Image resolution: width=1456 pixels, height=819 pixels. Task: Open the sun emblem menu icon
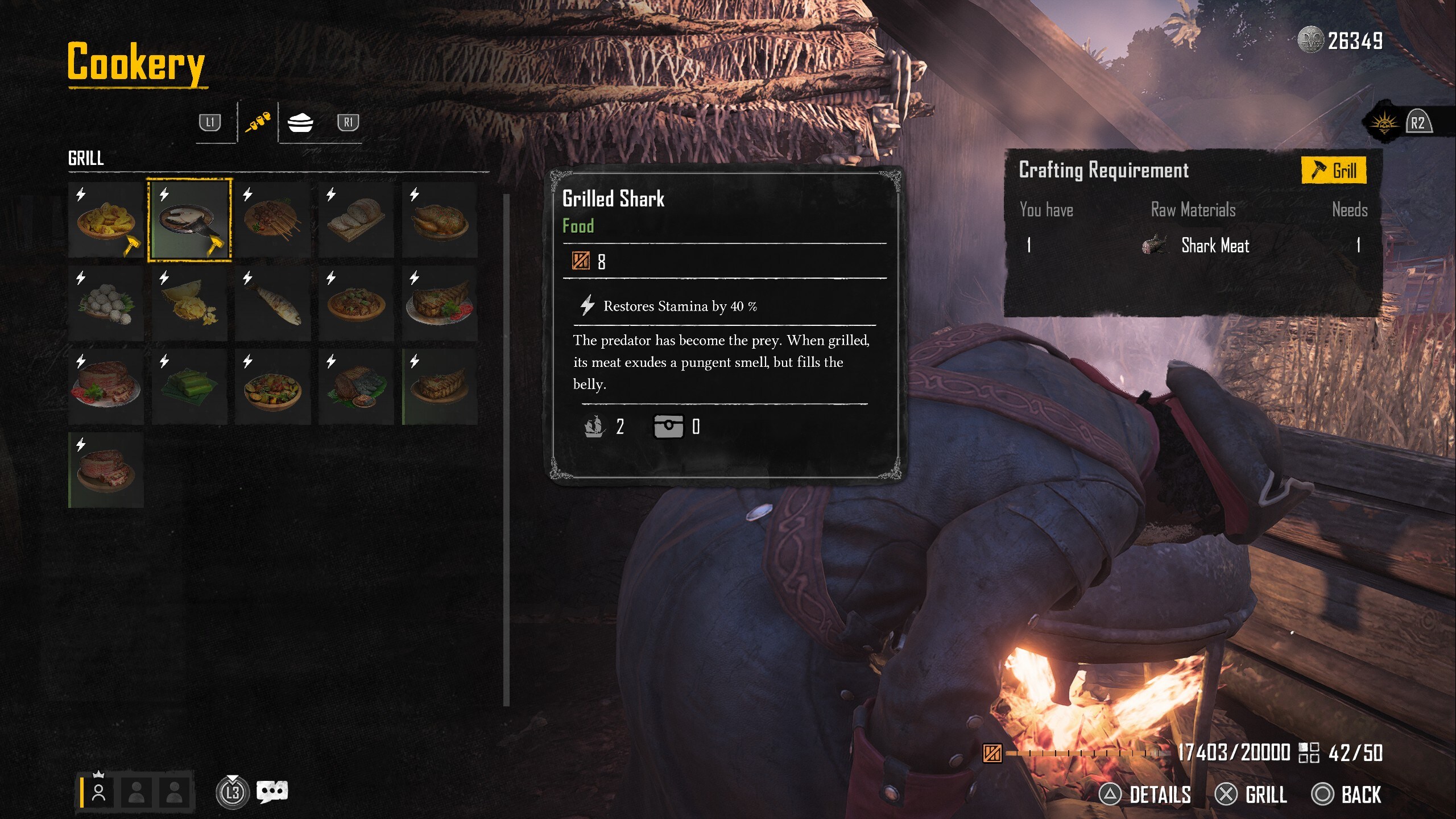1384,123
